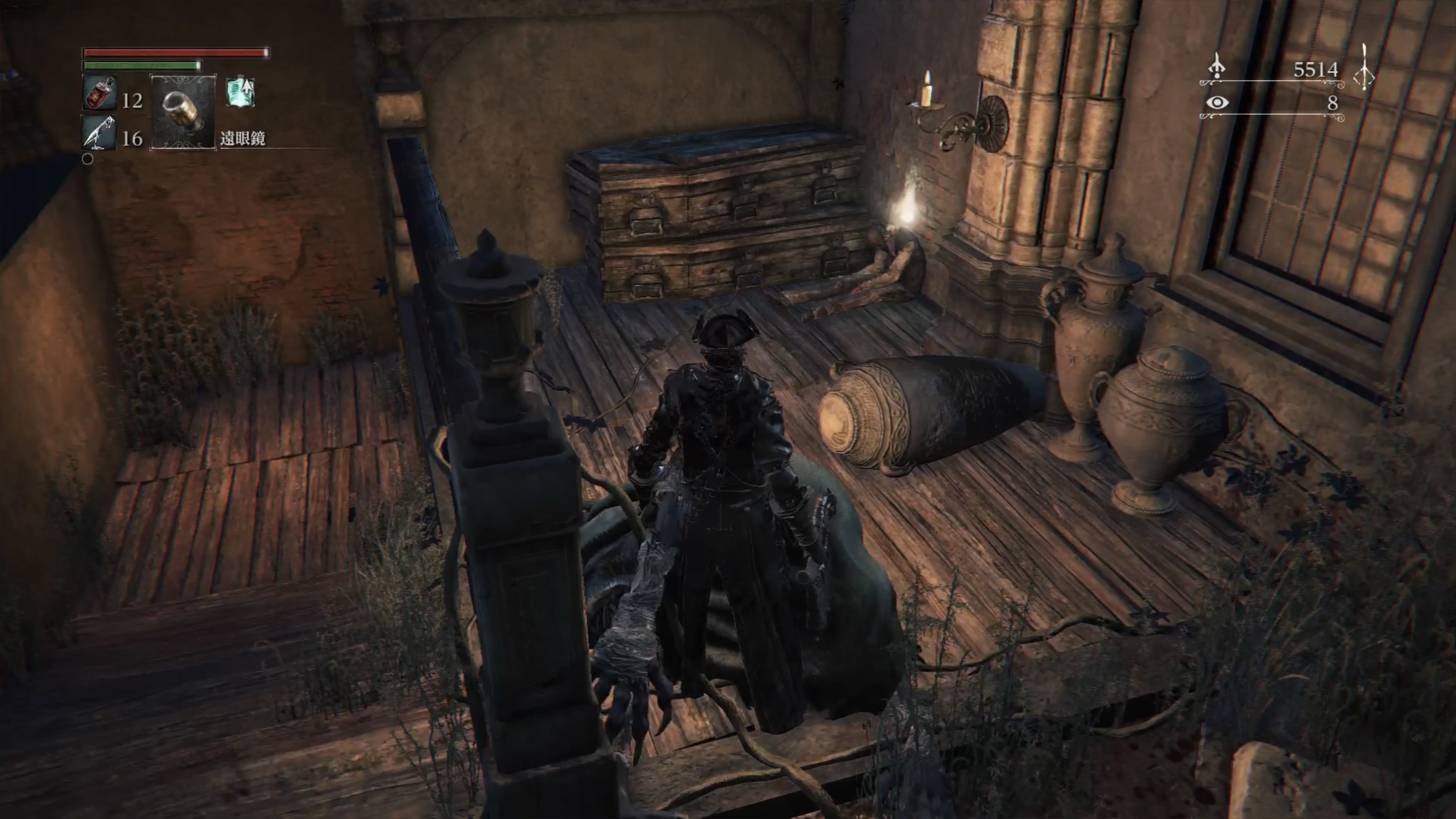The width and height of the screenshot is (1456, 819).
Task: Use the monocular quick item slot
Action: pos(182,112)
